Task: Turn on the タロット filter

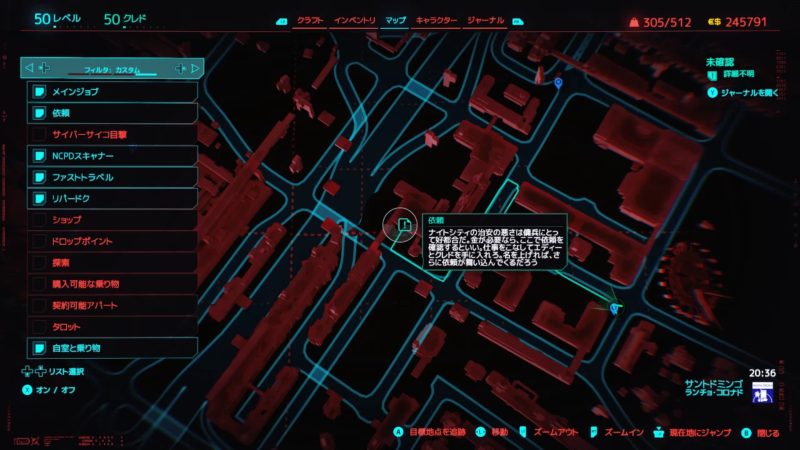Action: pos(112,326)
